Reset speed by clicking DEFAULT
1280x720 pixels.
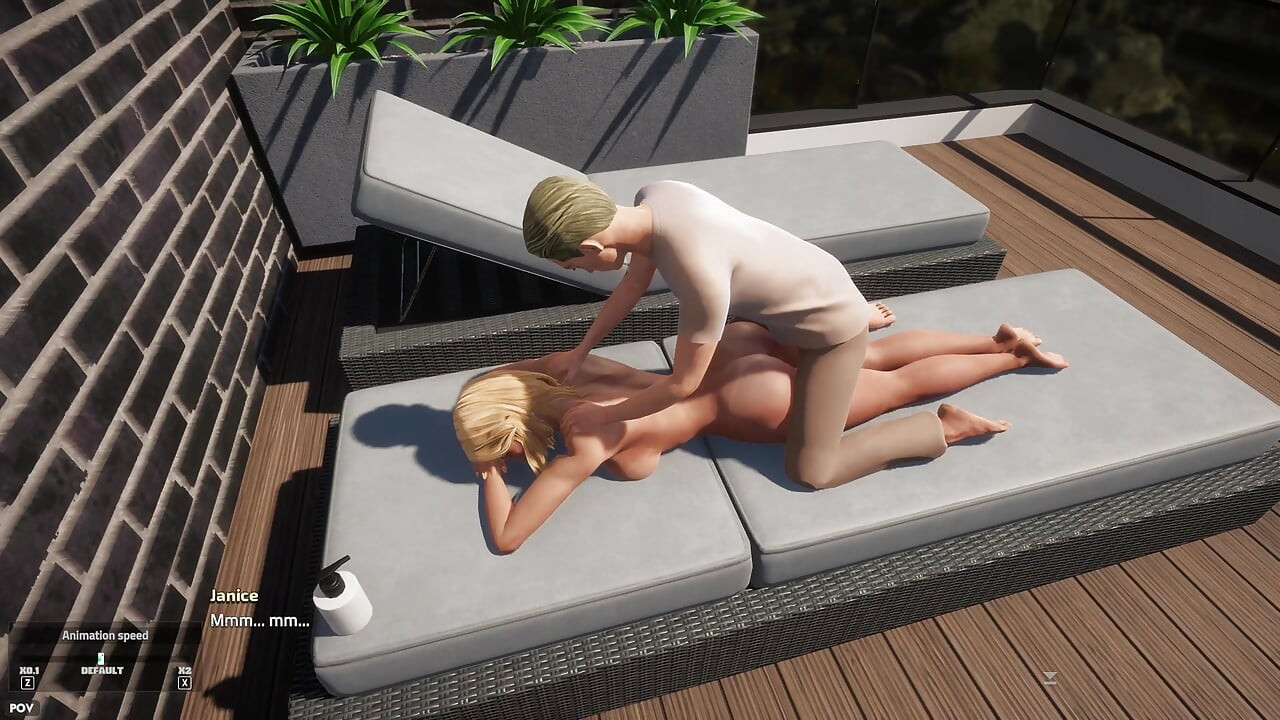tap(100, 672)
